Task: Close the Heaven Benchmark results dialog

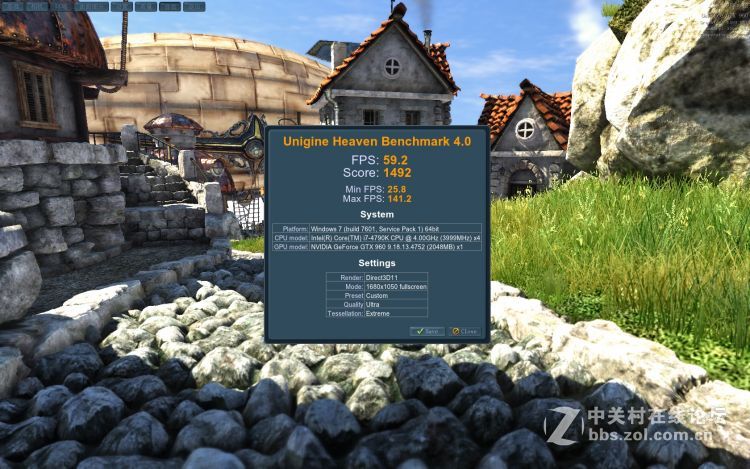Action: (464, 331)
